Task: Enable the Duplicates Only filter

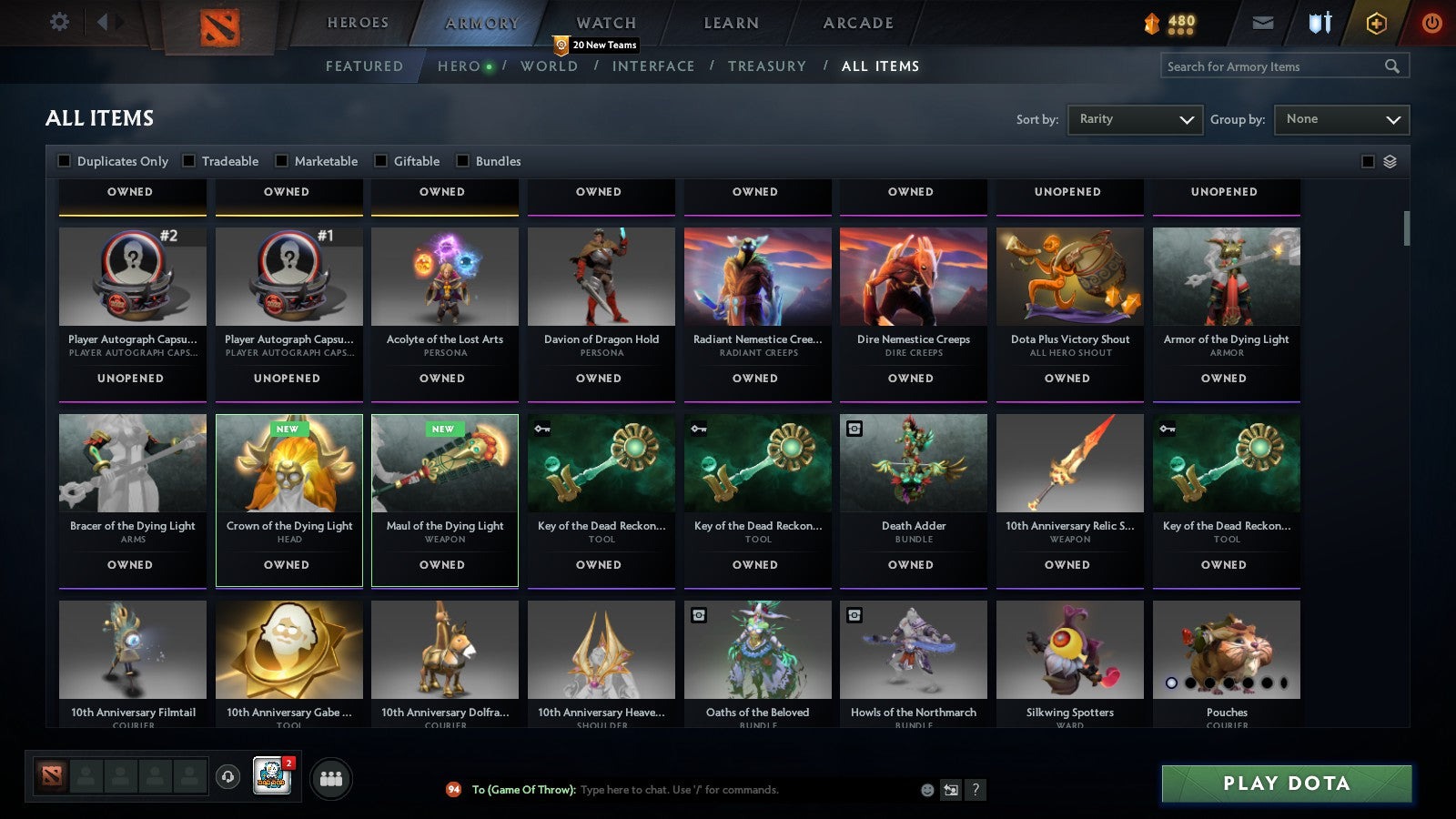Action: coord(65,161)
